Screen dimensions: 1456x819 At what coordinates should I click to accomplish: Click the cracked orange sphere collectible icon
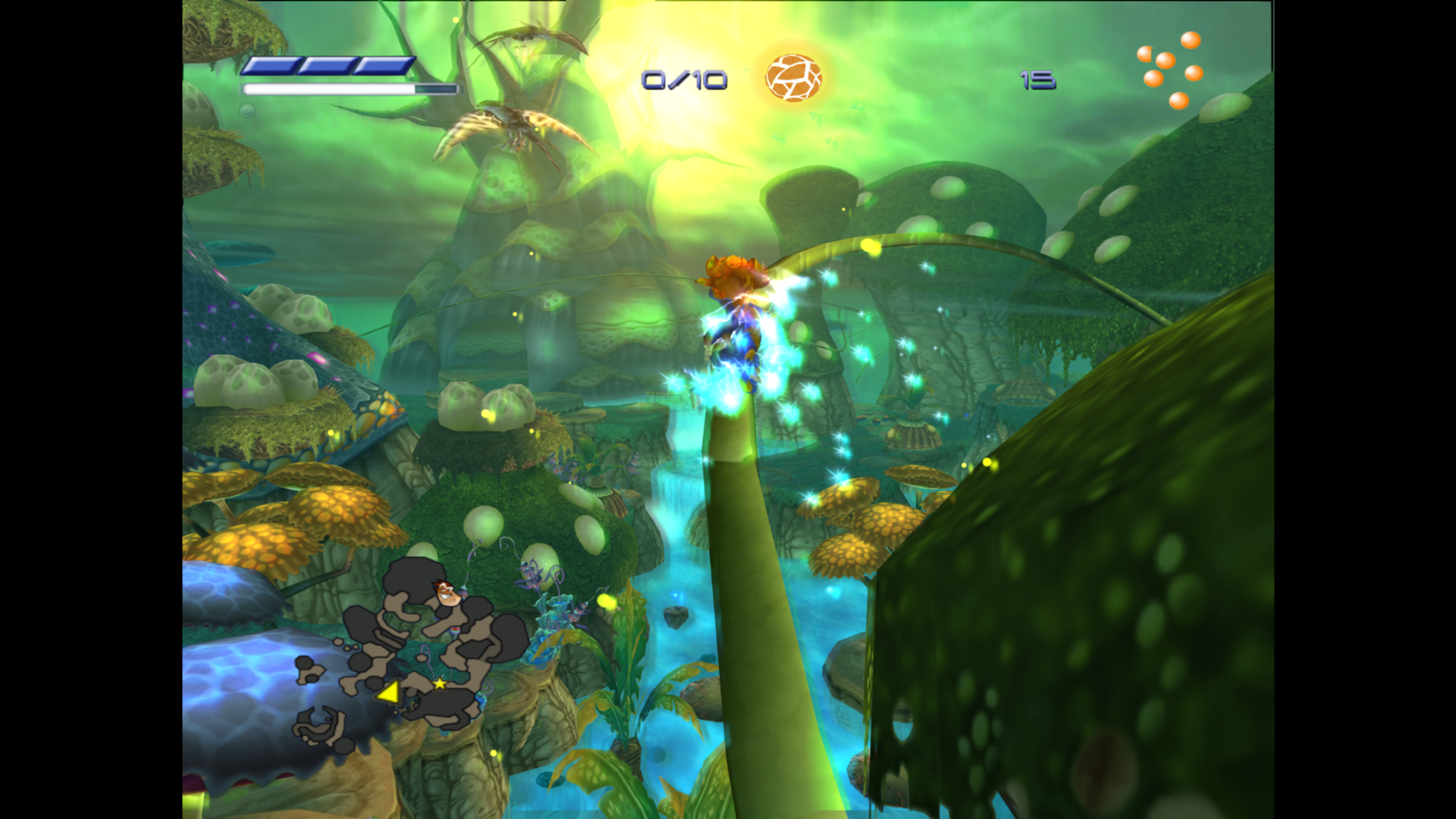tap(793, 77)
